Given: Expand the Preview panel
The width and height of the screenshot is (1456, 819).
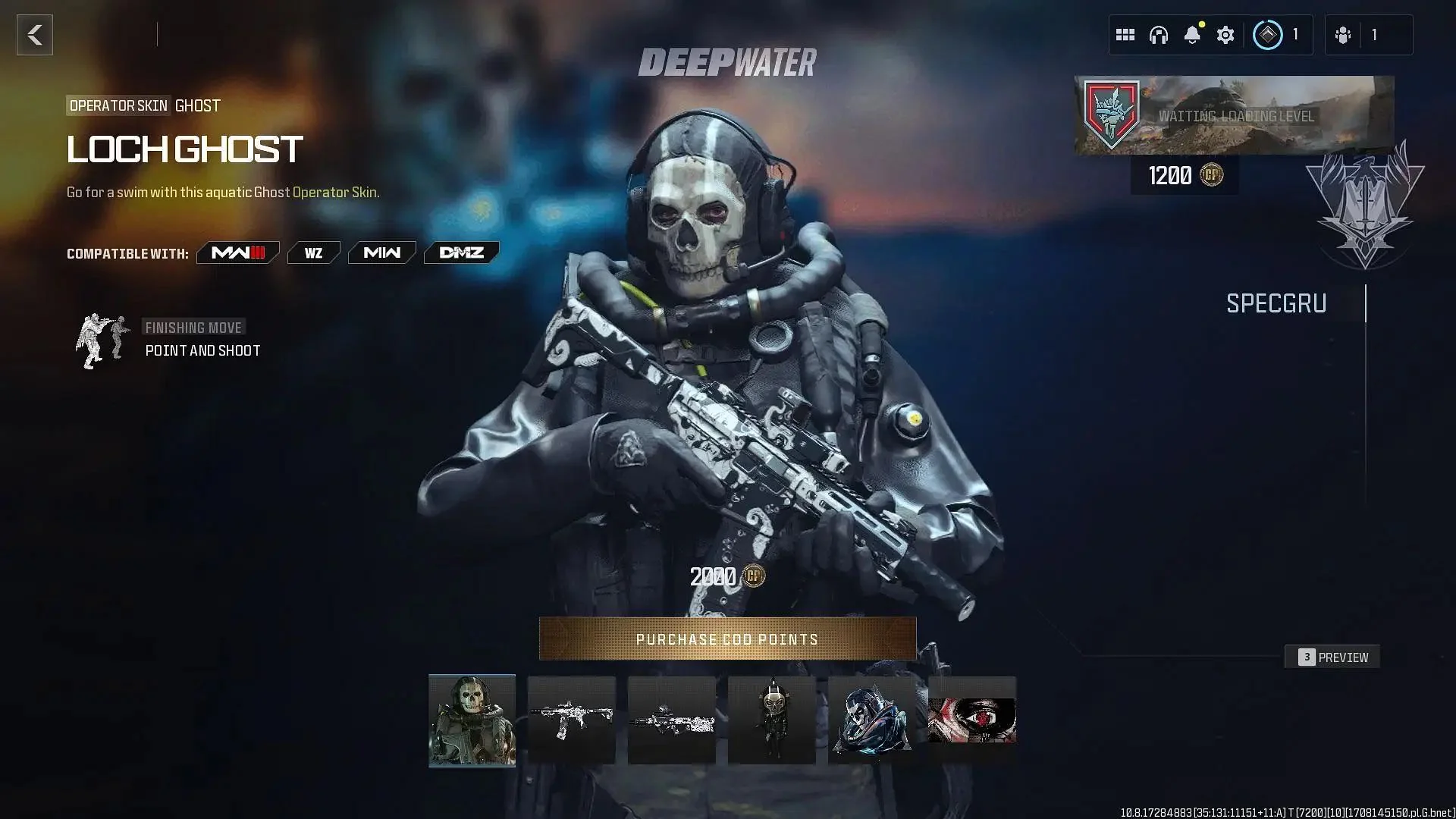Looking at the screenshot, I should point(1332,657).
